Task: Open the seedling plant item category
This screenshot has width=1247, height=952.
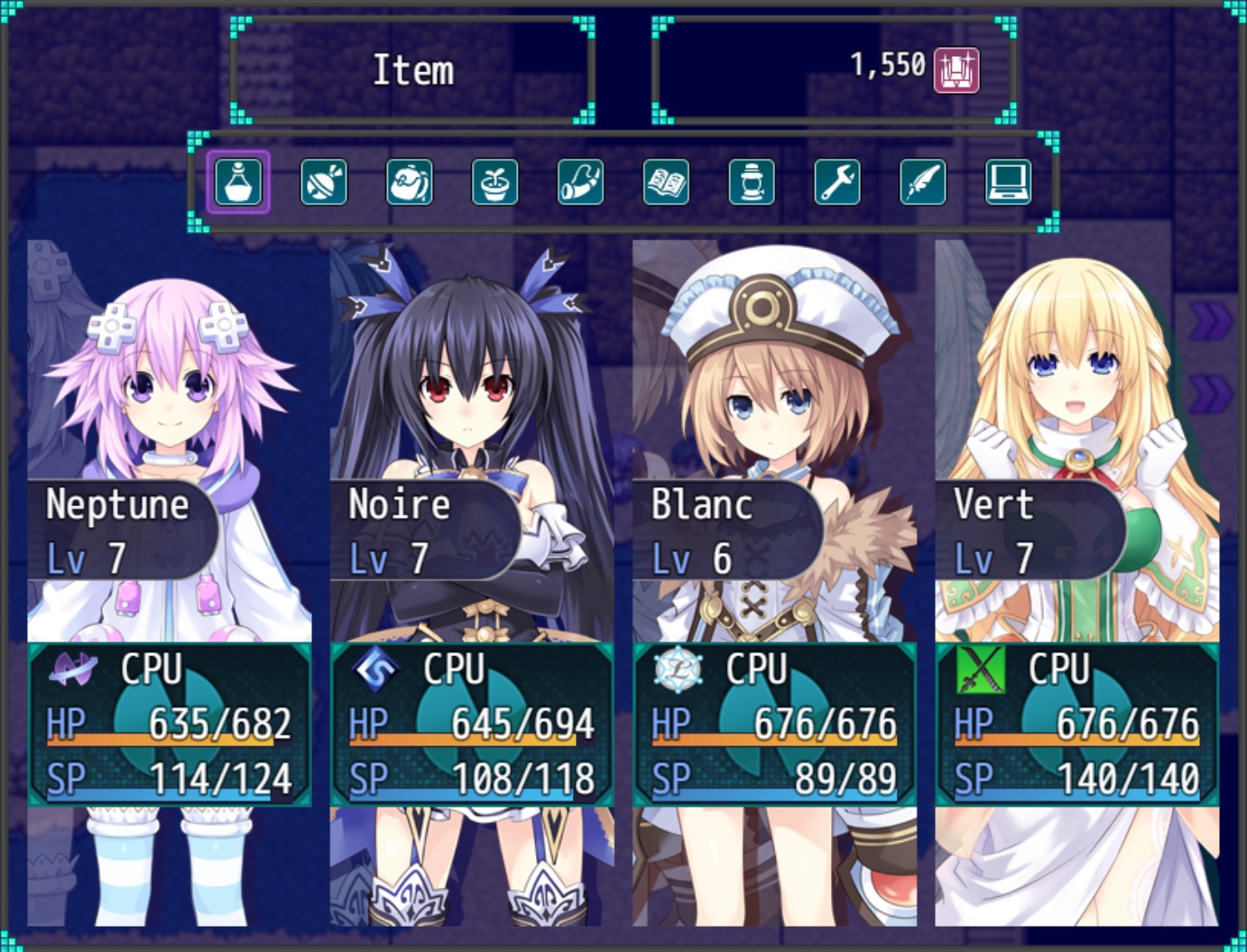Action: [x=494, y=182]
